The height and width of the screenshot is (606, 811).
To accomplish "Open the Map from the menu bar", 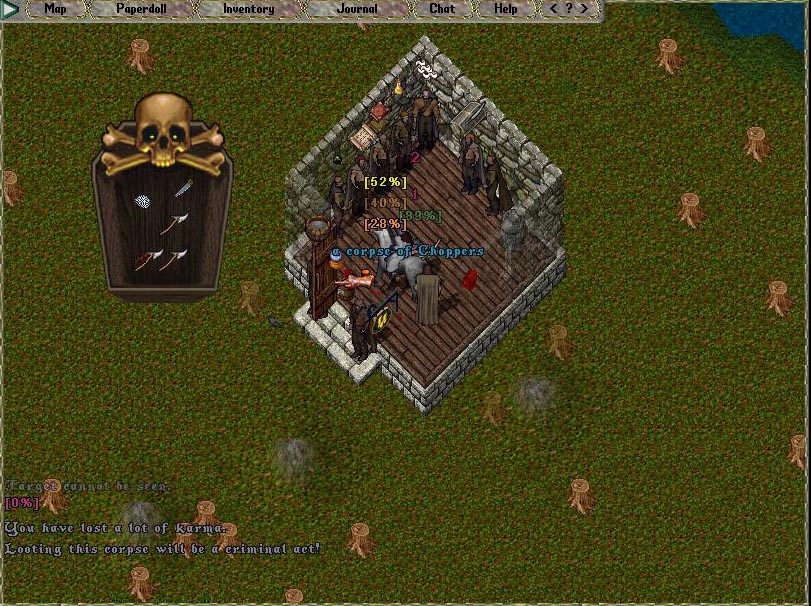I will (56, 9).
